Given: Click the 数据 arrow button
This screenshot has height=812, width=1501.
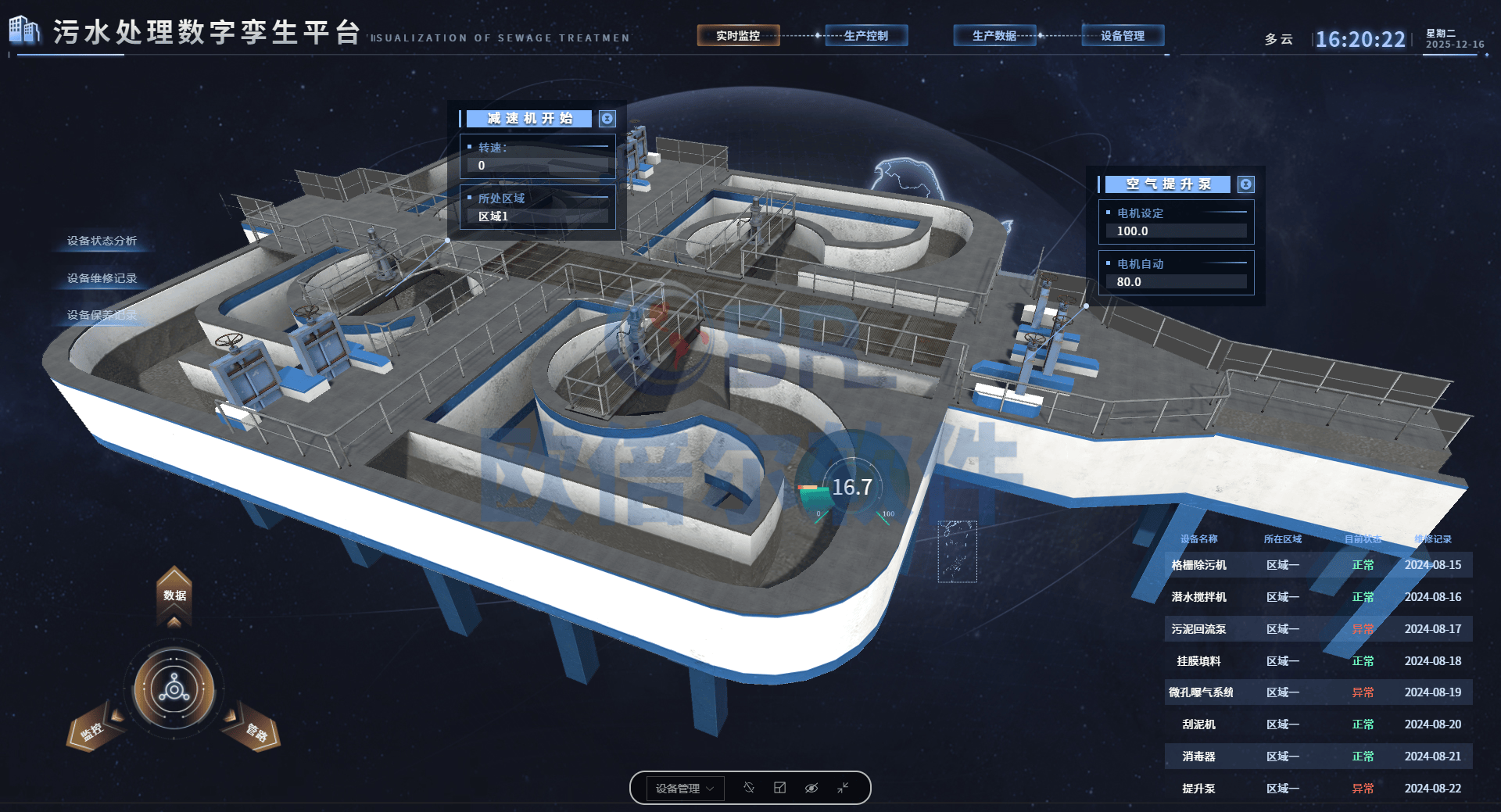Looking at the screenshot, I should coord(174,596).
